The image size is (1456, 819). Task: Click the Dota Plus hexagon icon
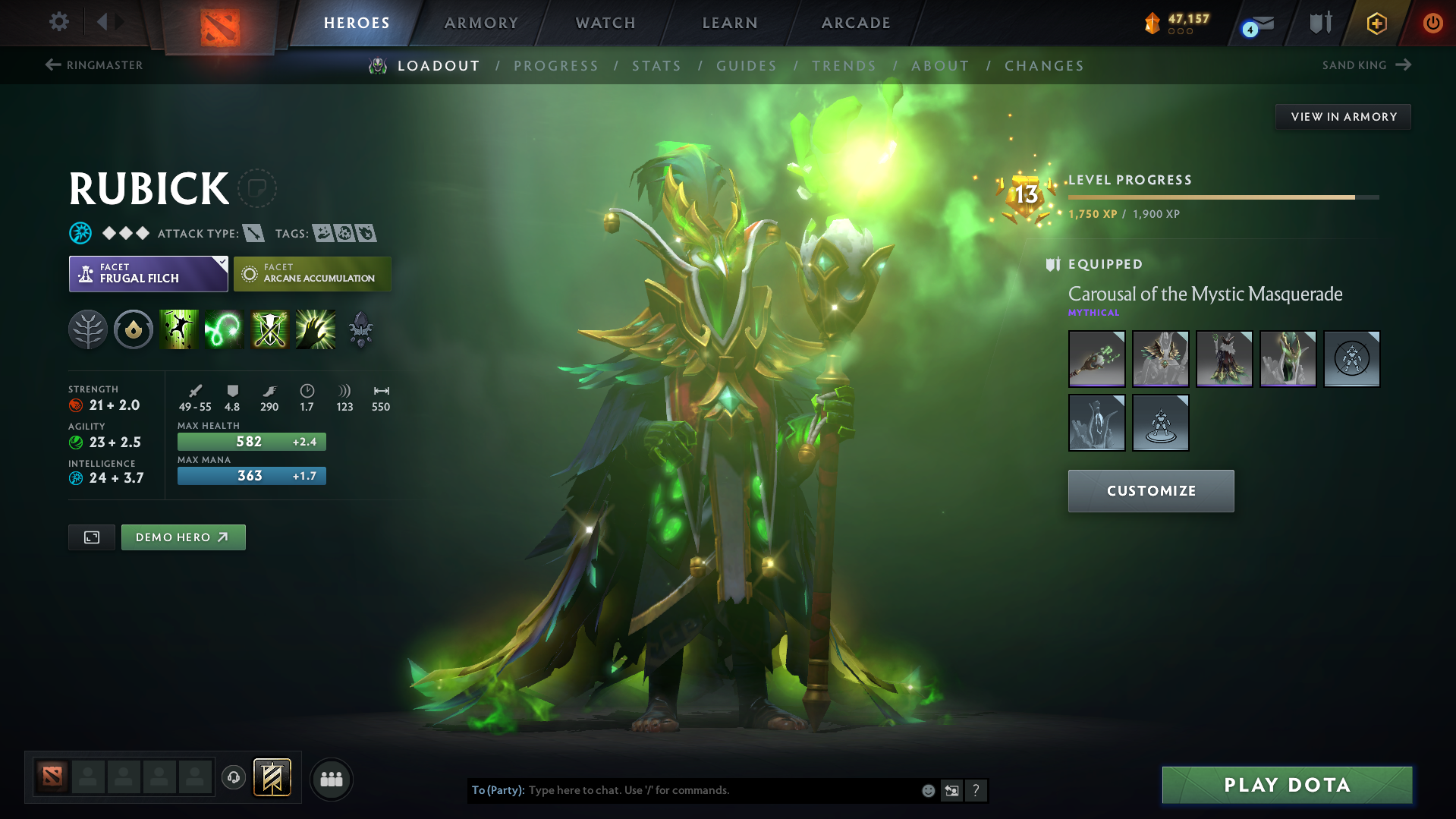pos(1376,23)
